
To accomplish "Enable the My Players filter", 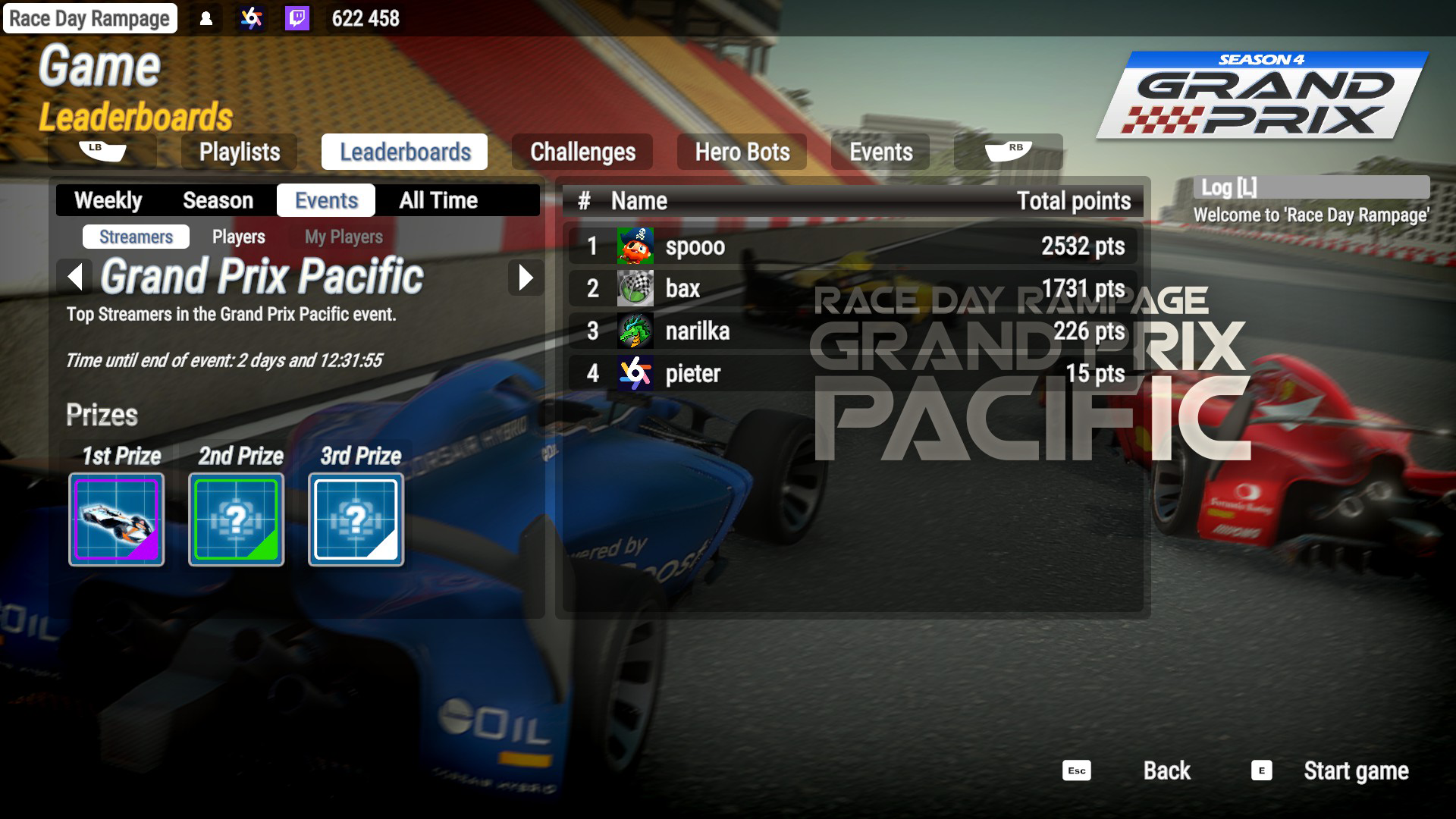I will pos(343,237).
